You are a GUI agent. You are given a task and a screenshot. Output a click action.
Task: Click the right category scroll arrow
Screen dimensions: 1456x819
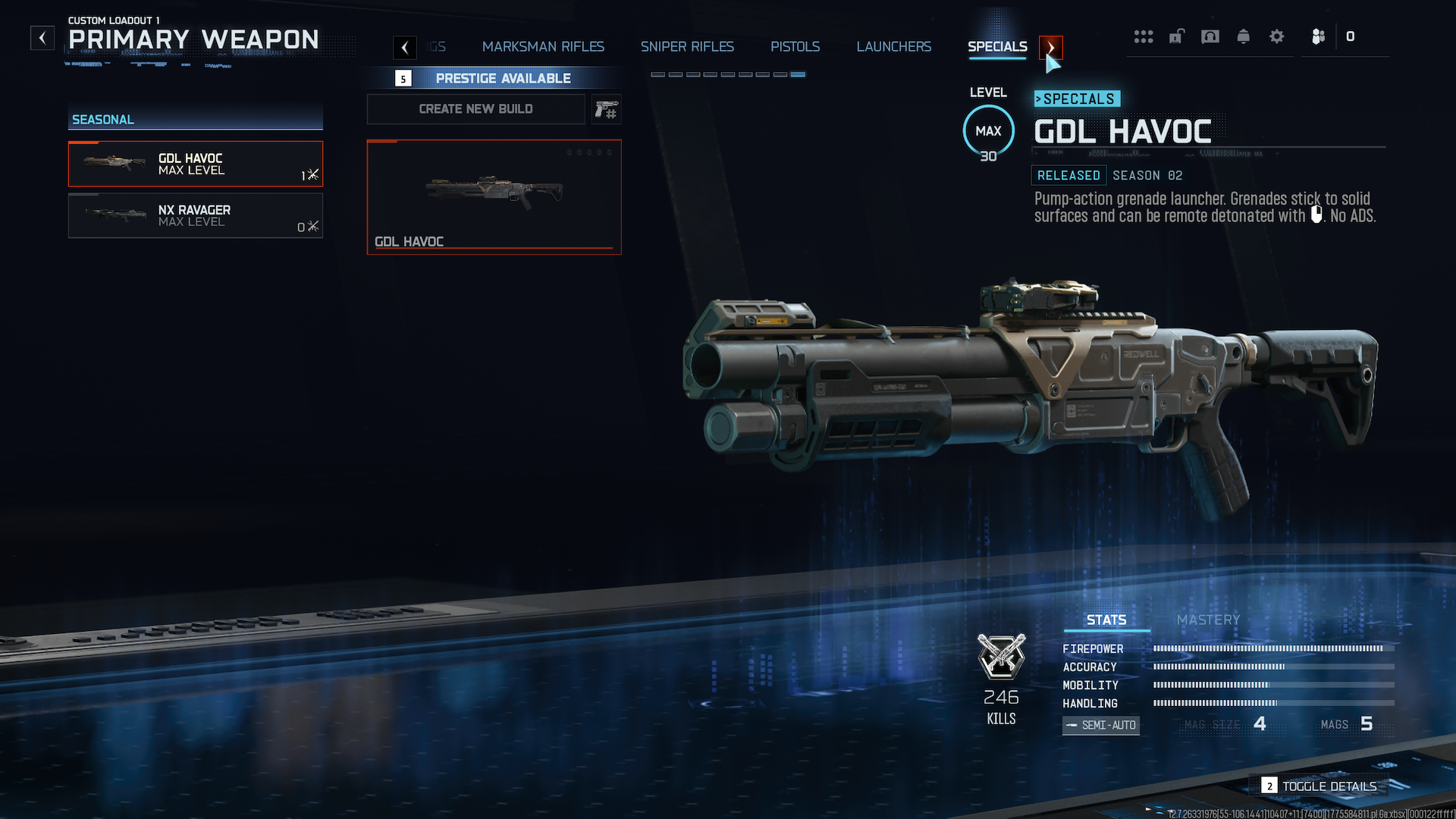coord(1050,48)
